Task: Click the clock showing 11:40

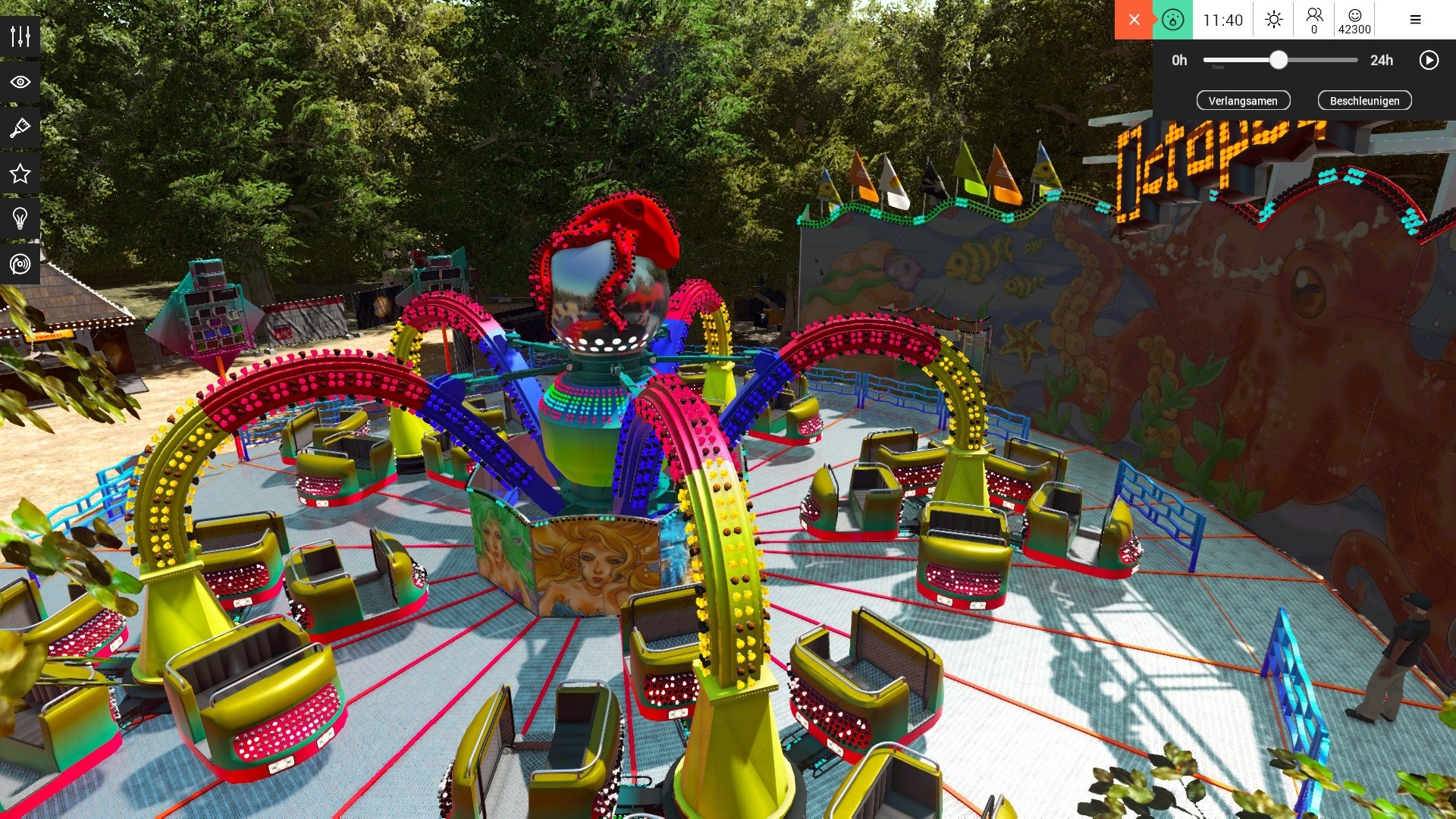Action: [x=1222, y=20]
